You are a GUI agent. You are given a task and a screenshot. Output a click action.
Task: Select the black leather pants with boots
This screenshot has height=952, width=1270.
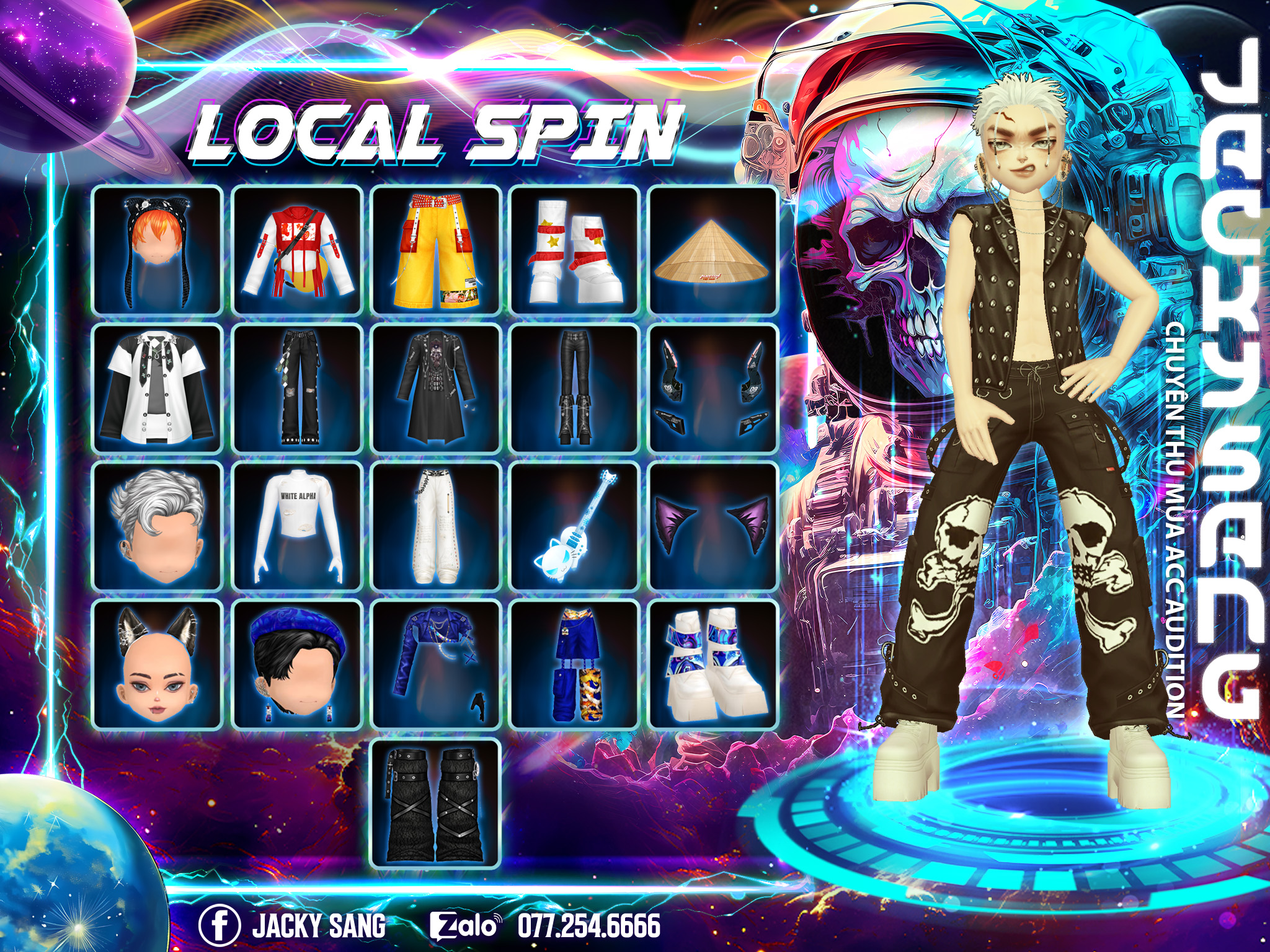click(x=574, y=388)
